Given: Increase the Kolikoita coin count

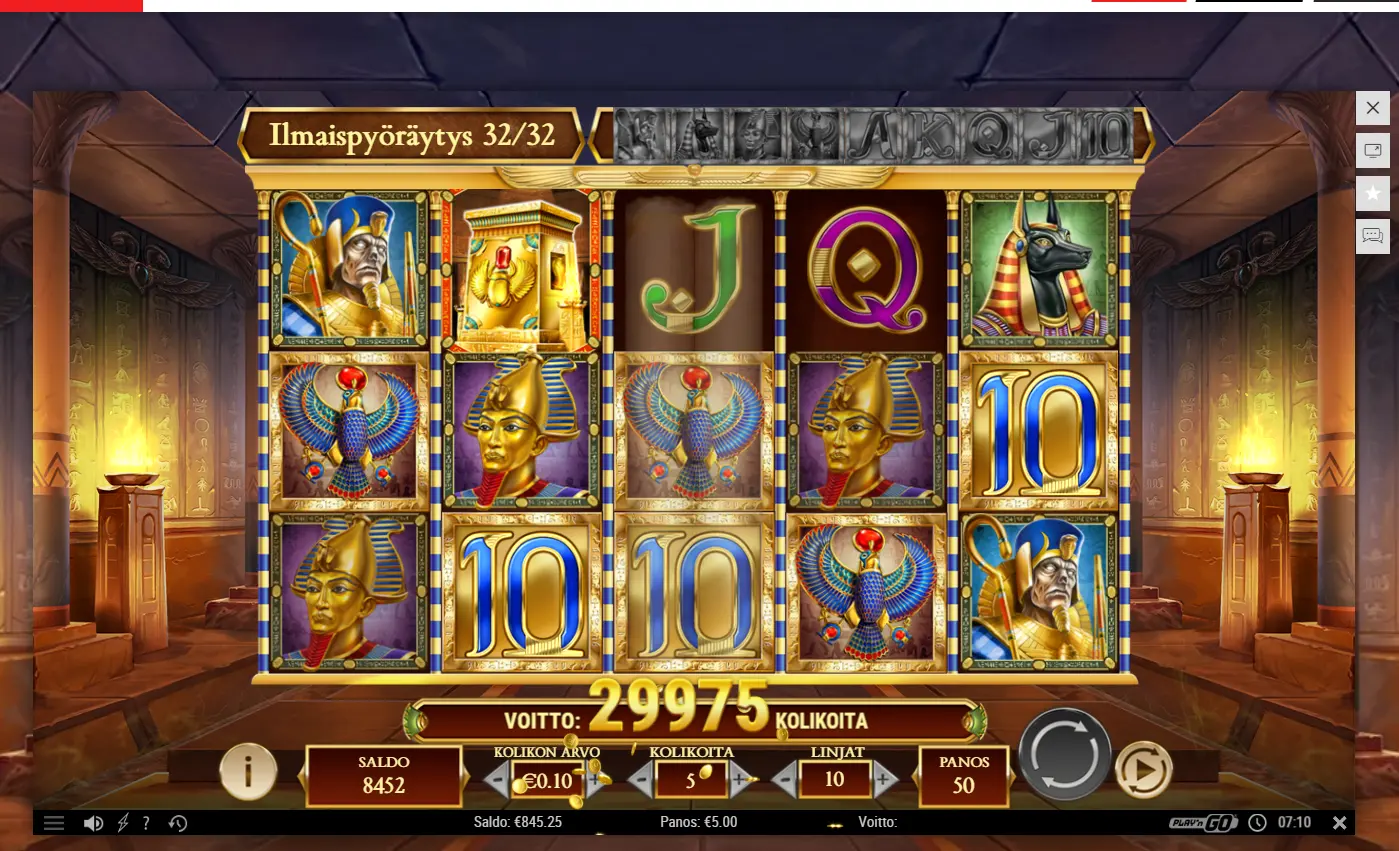Looking at the screenshot, I should 741,779.
